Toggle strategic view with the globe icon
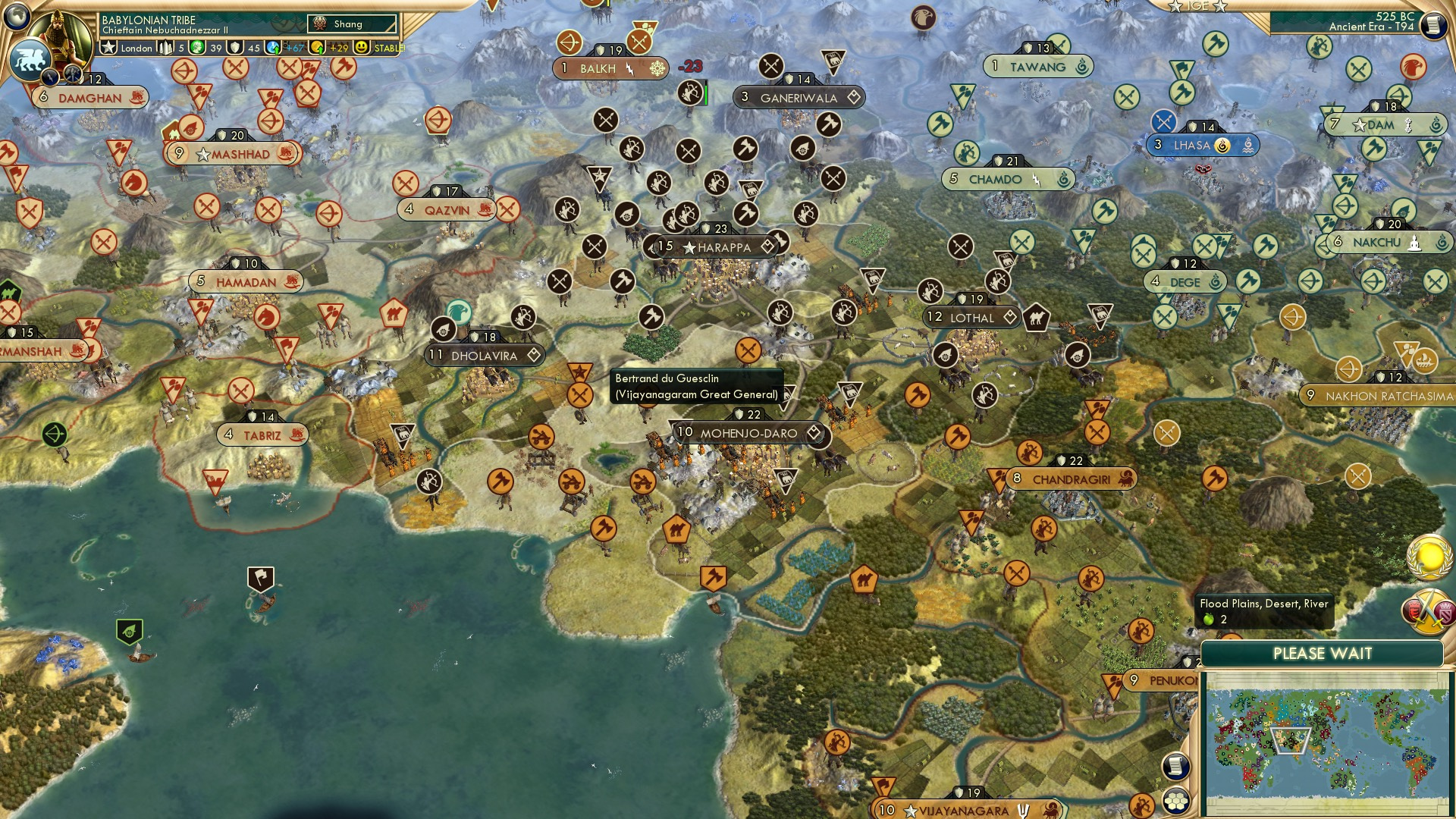 coord(15,17)
